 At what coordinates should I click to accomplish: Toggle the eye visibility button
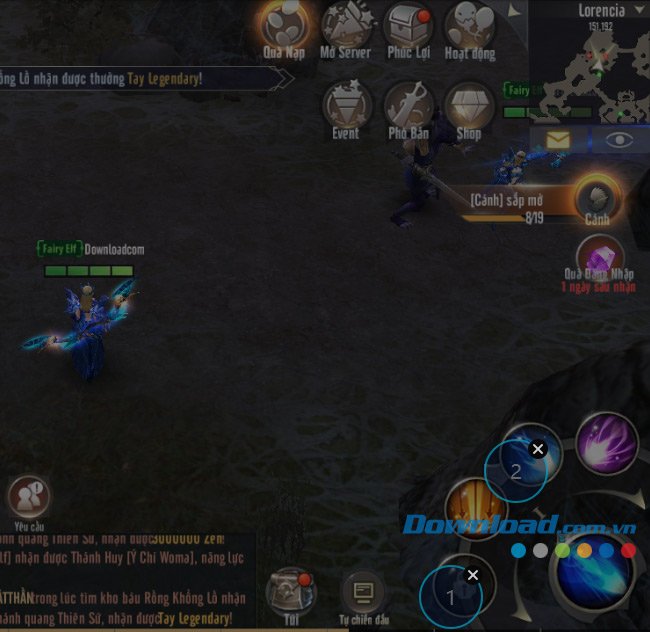pos(620,140)
